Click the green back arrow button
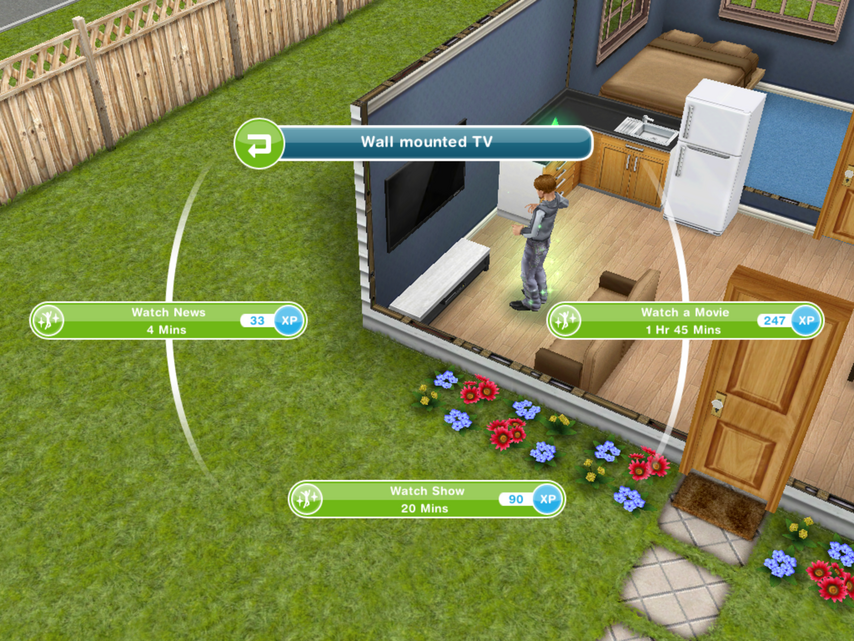Image resolution: width=854 pixels, height=641 pixels. click(x=259, y=143)
